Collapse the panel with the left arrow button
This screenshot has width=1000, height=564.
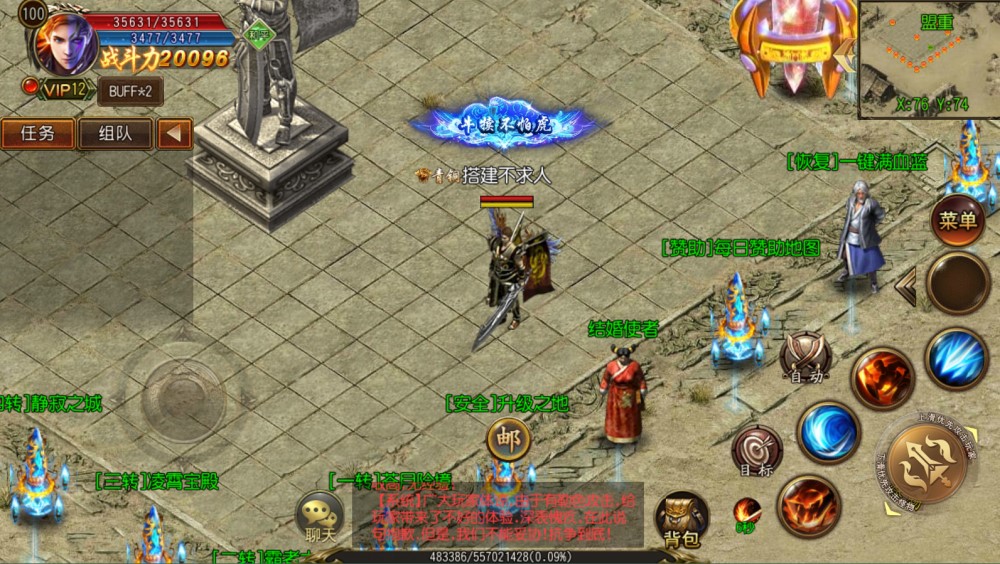pyautogui.click(x=175, y=134)
